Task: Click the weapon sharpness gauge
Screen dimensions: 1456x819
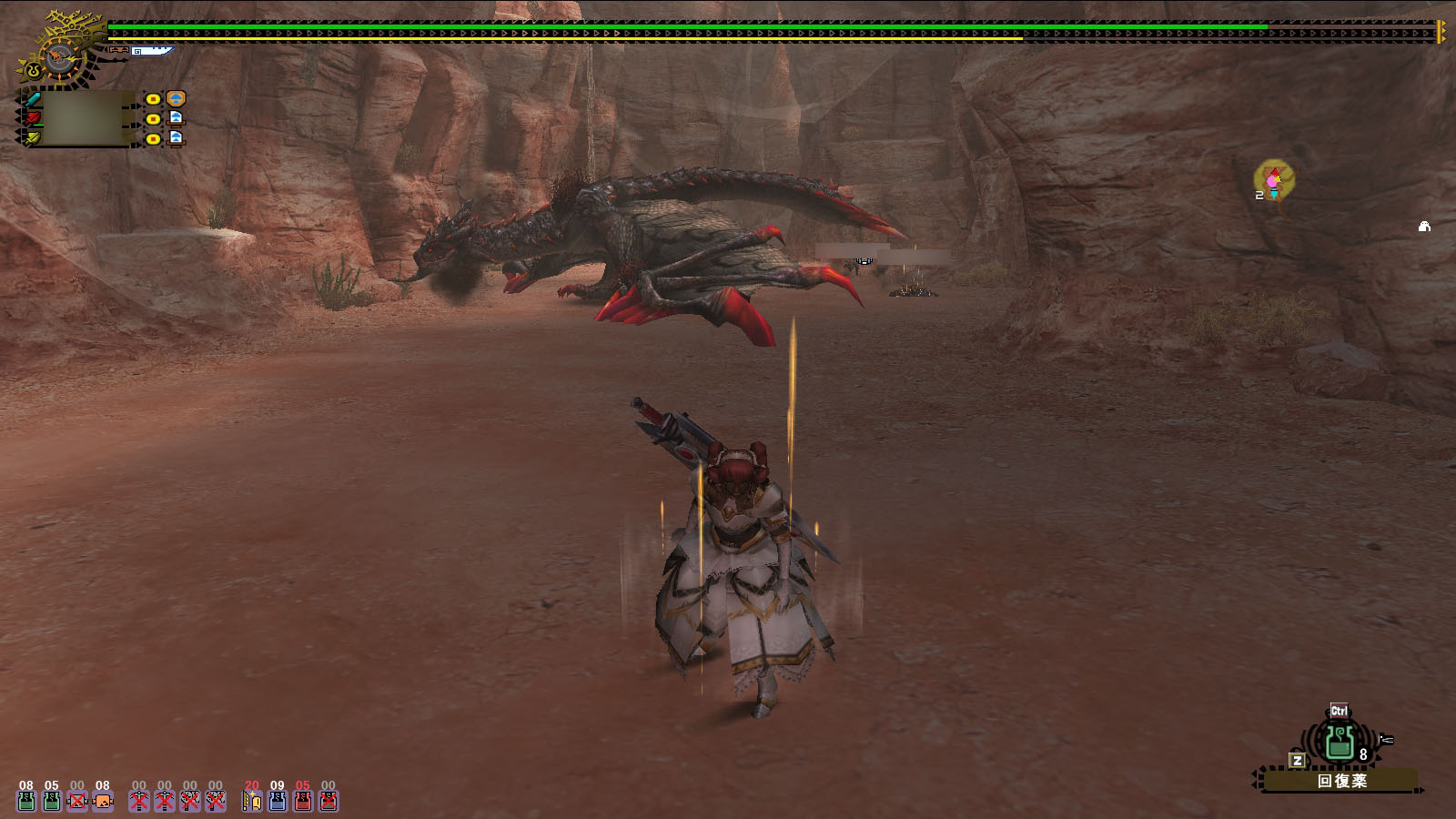Action: [x=150, y=52]
